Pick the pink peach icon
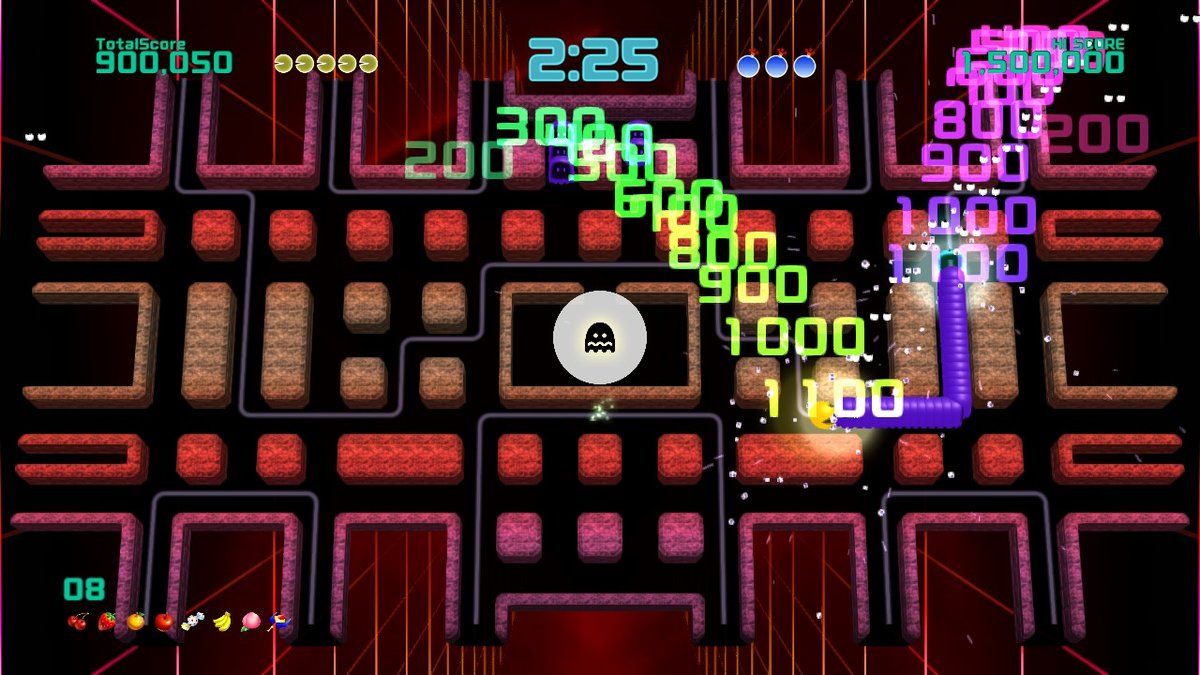Viewport: 1200px width, 675px height. coord(251,622)
